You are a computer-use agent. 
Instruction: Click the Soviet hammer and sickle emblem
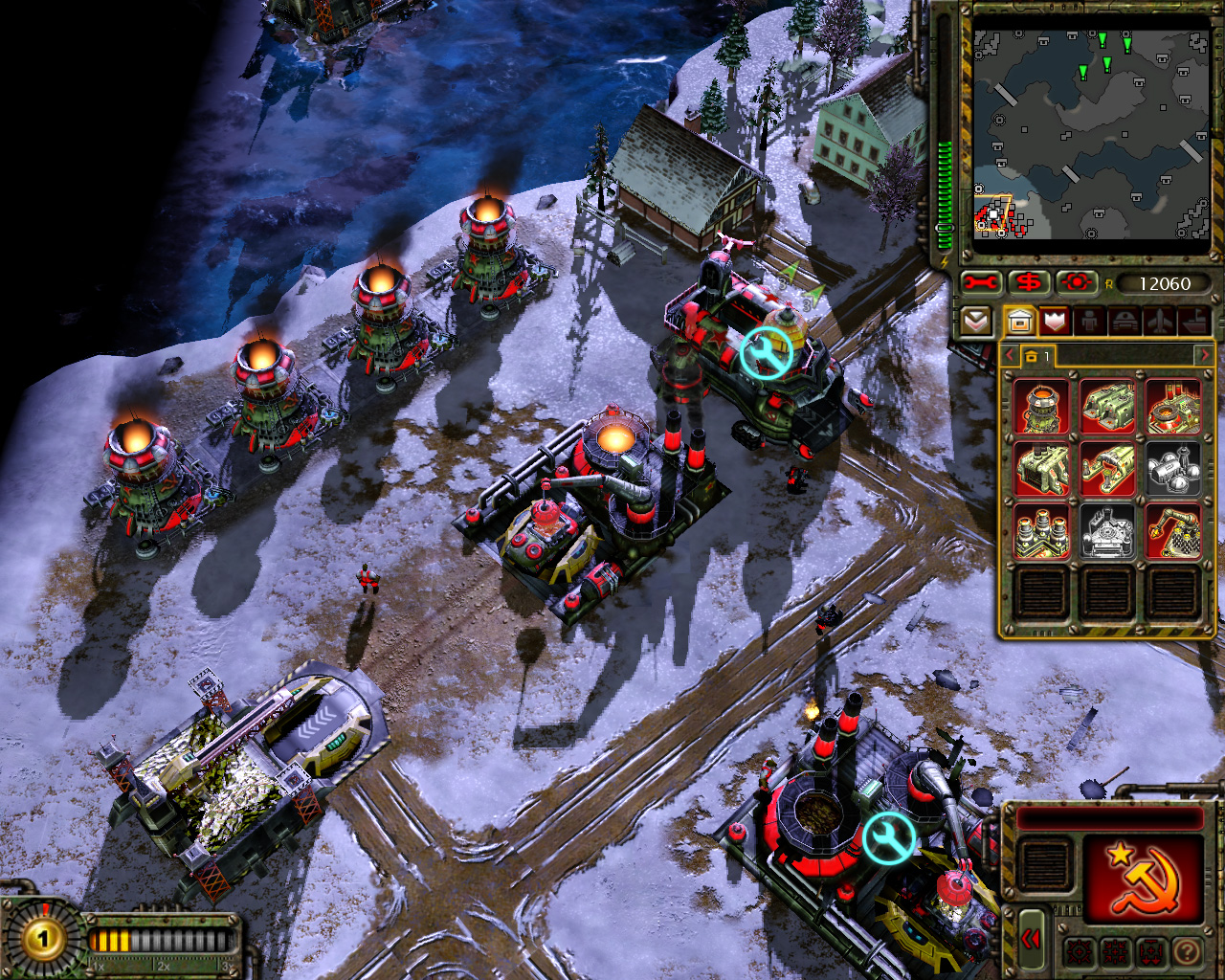point(1143,880)
